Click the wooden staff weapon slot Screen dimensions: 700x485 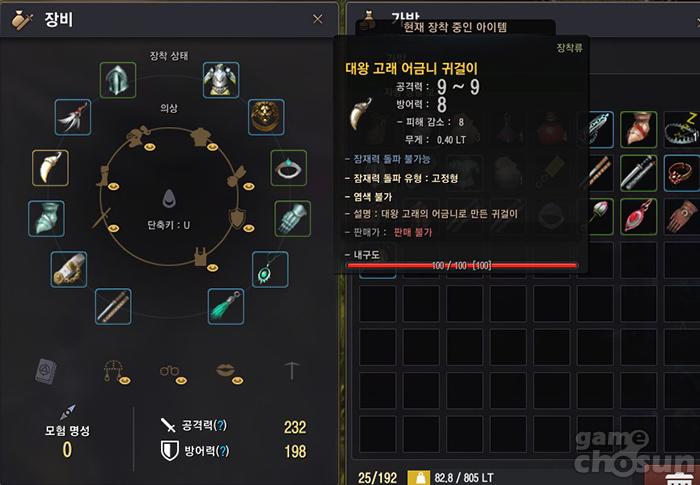113,305
